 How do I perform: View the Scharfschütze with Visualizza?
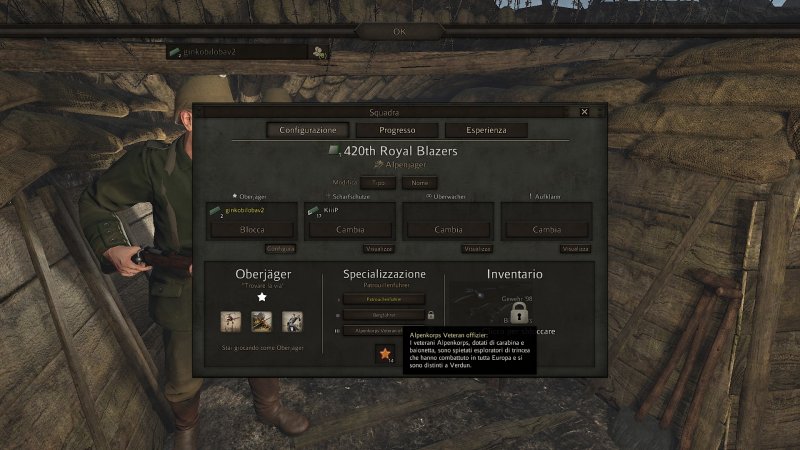point(379,248)
